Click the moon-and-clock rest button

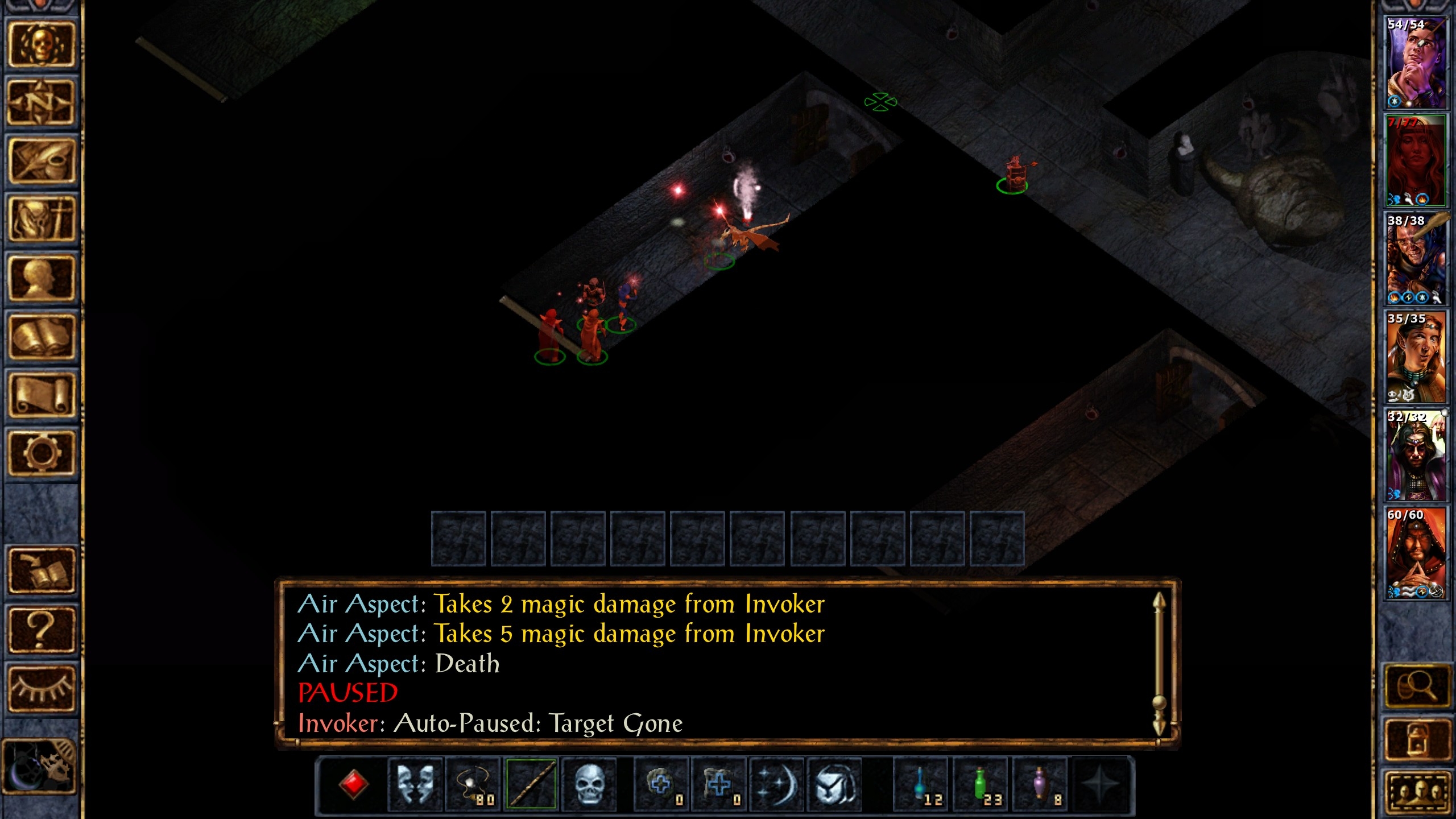40,766
